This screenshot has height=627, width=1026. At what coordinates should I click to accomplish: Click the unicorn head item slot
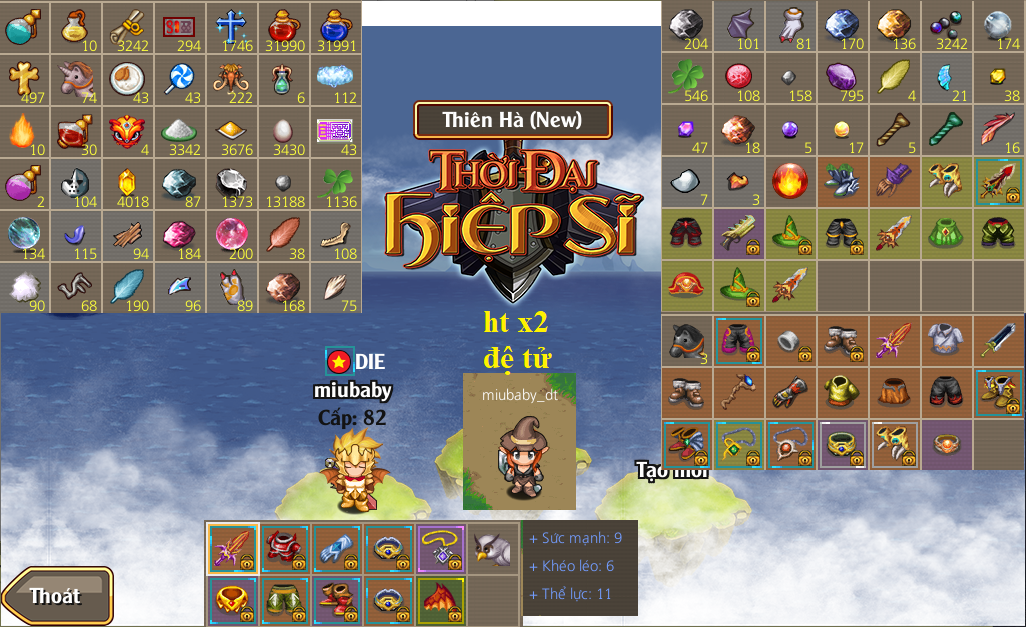pyautogui.click(x=77, y=78)
